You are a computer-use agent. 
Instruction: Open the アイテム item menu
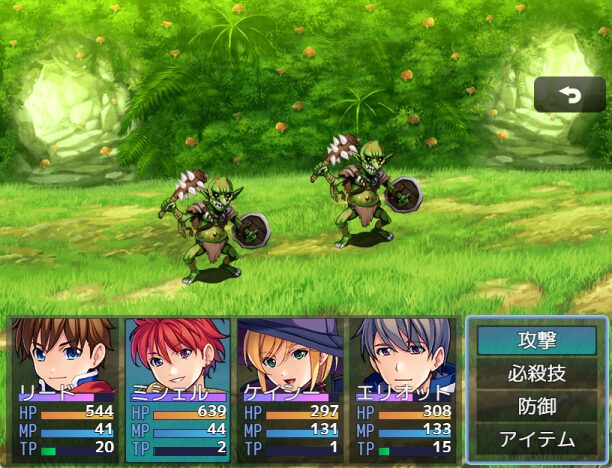(536, 439)
